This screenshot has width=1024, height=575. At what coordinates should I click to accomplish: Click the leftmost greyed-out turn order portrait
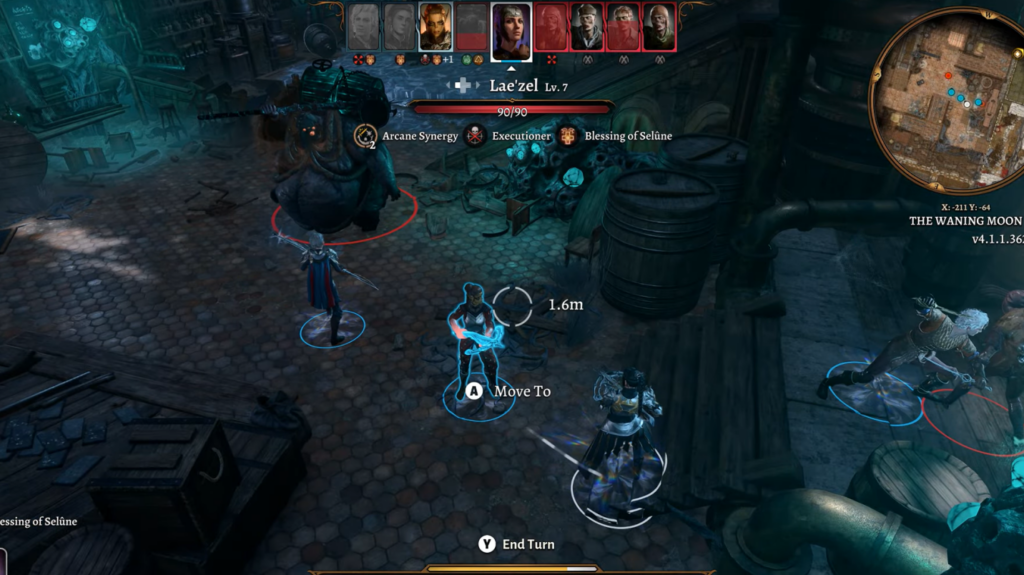(364, 26)
